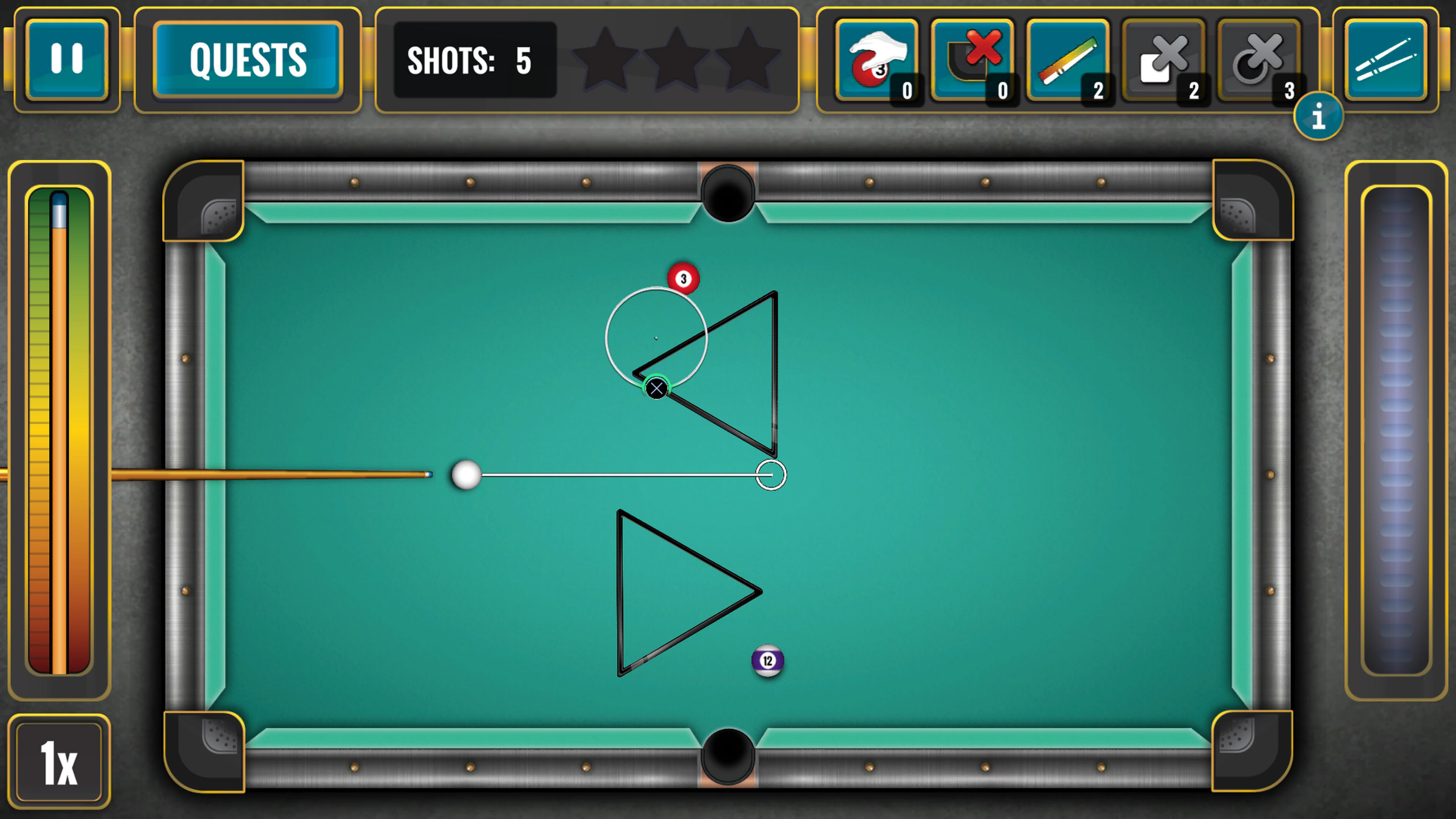
Task: Select the red 3 ball
Action: click(x=683, y=278)
